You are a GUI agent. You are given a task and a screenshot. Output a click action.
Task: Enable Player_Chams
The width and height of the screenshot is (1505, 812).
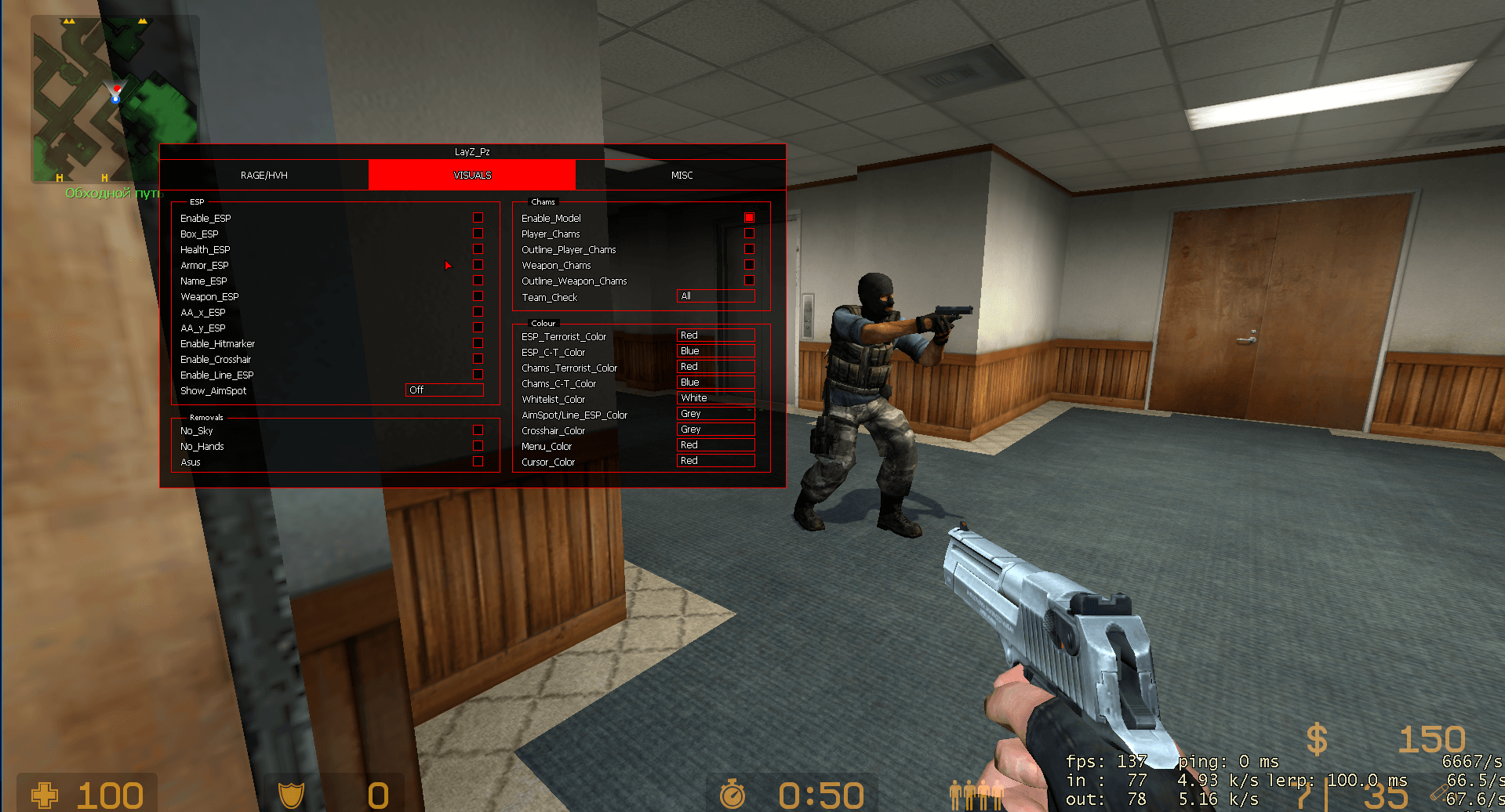749,234
